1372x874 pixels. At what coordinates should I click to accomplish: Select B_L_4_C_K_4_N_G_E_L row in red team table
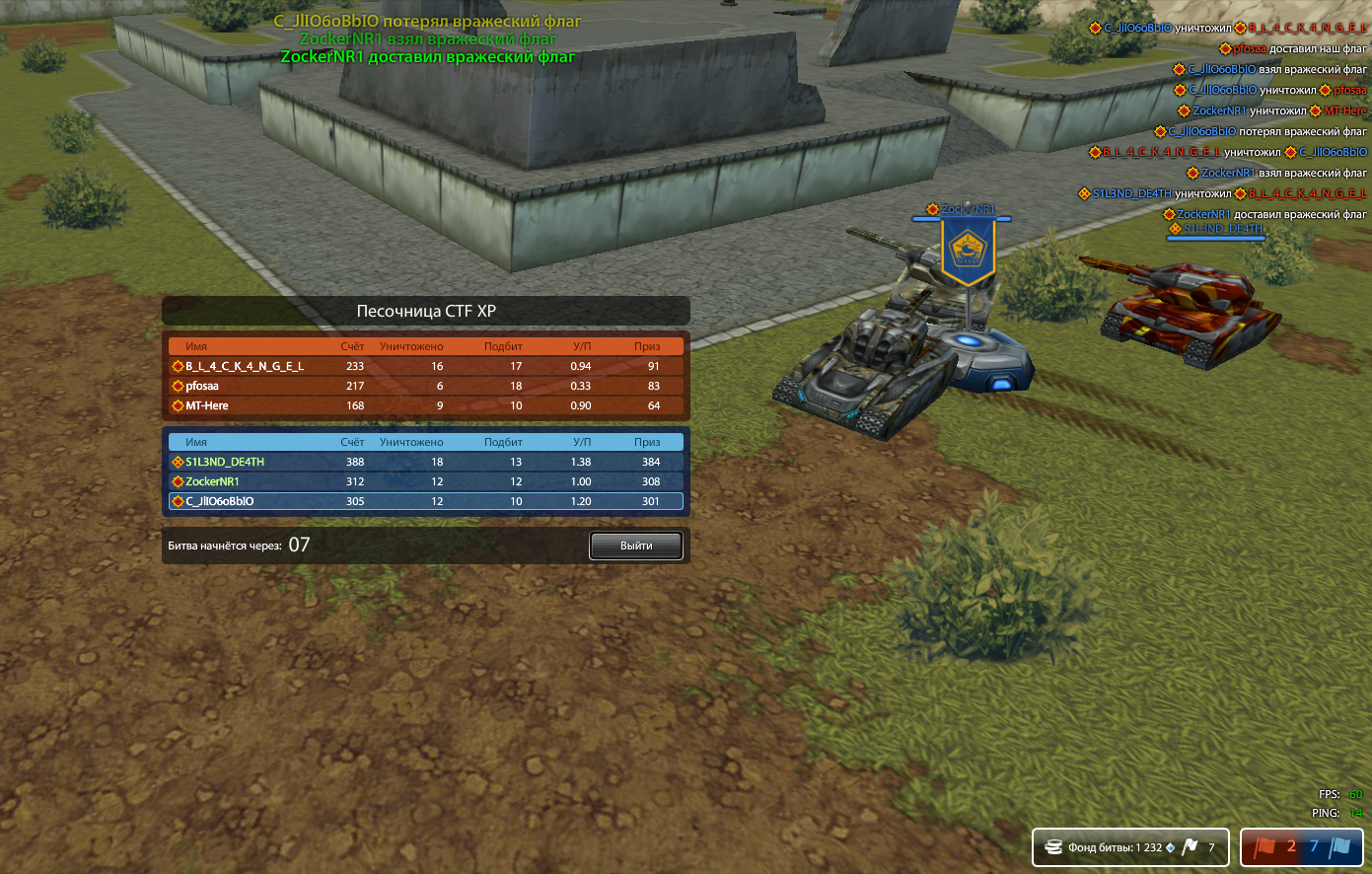click(425, 366)
